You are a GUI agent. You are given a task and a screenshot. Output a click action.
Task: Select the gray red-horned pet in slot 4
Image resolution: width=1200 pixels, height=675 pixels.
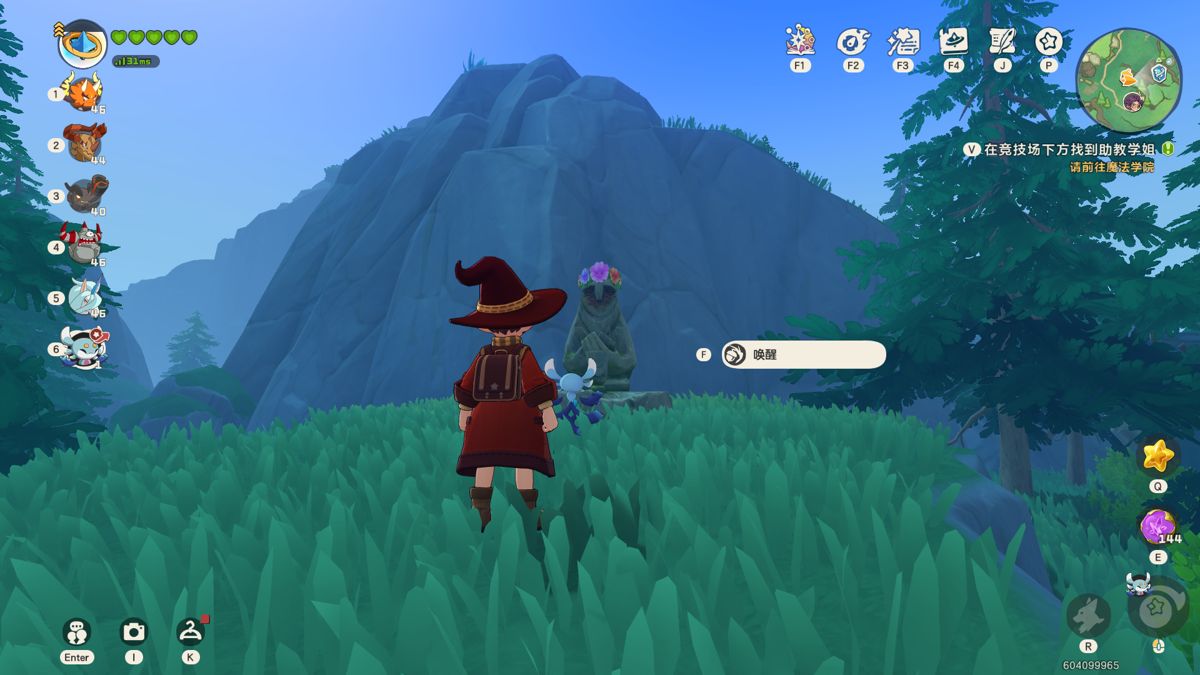coord(84,244)
